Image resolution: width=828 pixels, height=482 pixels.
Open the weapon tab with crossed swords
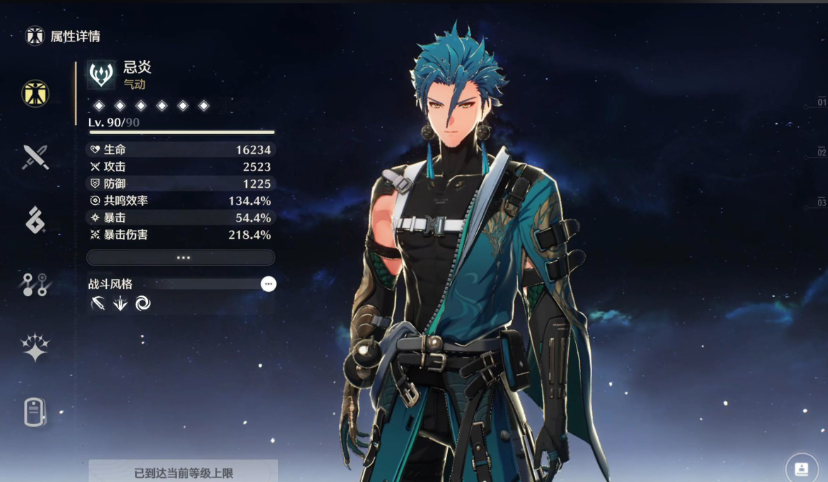coord(36,156)
